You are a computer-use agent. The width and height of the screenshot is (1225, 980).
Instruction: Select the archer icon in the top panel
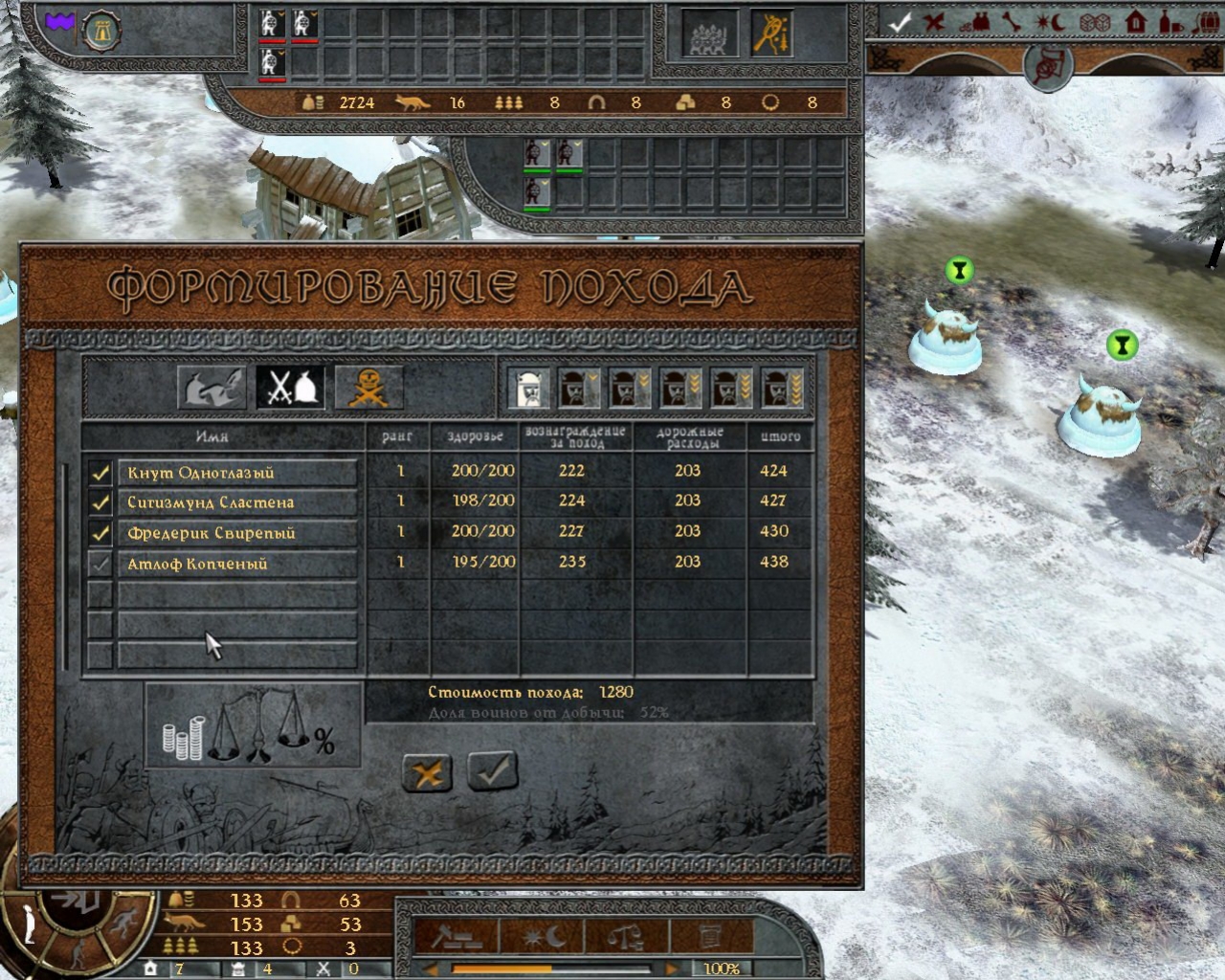coord(770,33)
